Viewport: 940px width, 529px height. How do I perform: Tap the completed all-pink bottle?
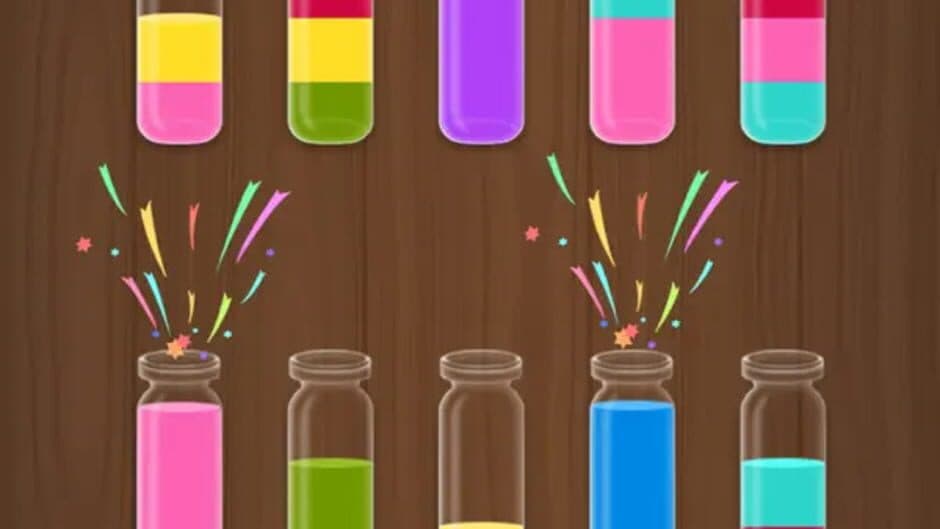[179, 445]
